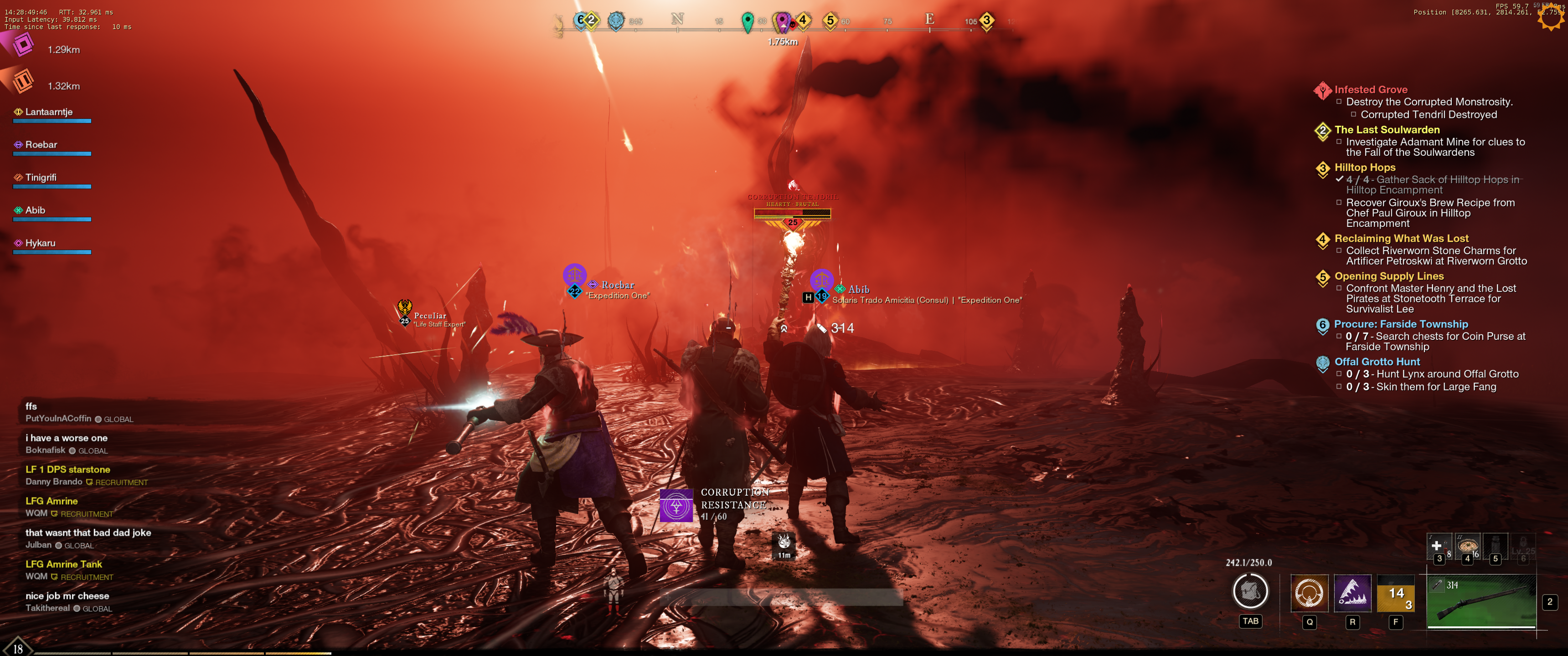Click the Offal Grotto Hunt mission
The image size is (1568, 656).
(1377, 362)
